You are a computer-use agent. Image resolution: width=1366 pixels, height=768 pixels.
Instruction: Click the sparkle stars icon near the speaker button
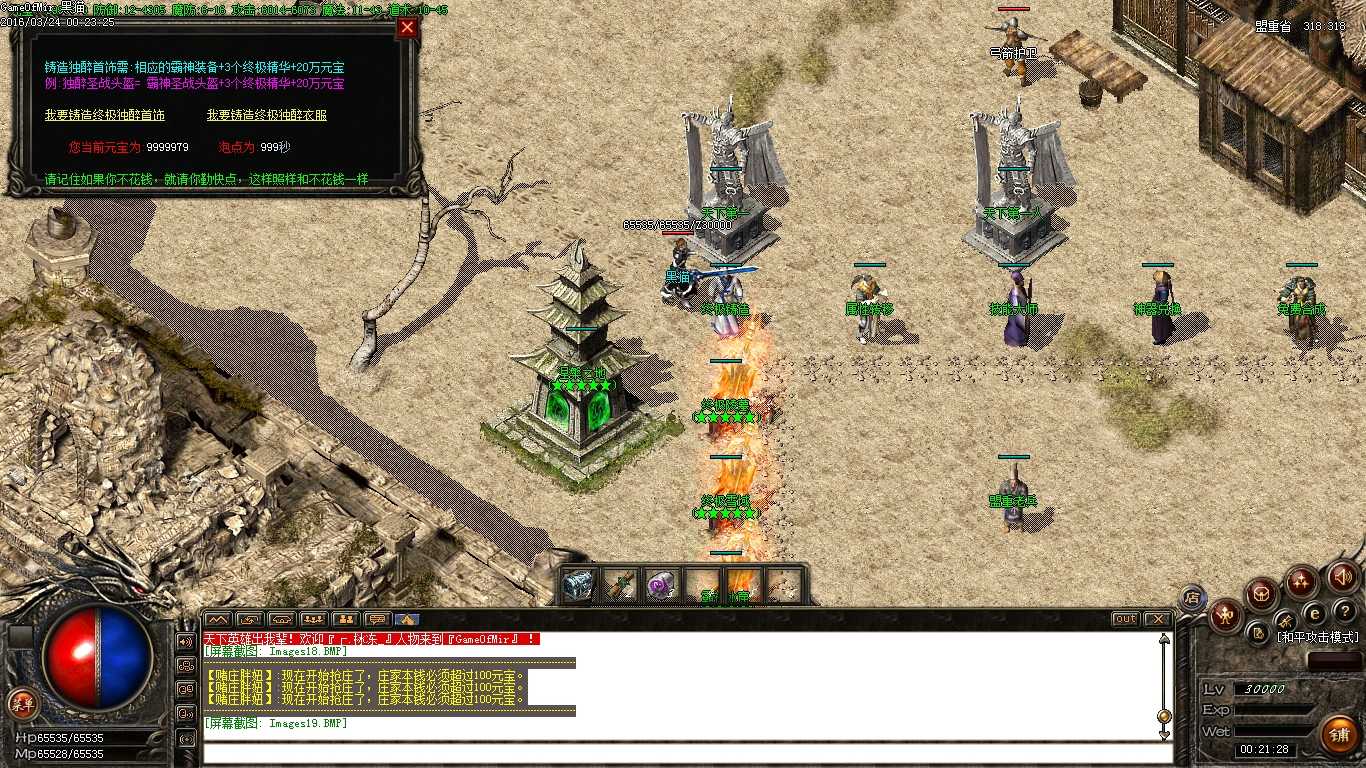tap(1301, 580)
